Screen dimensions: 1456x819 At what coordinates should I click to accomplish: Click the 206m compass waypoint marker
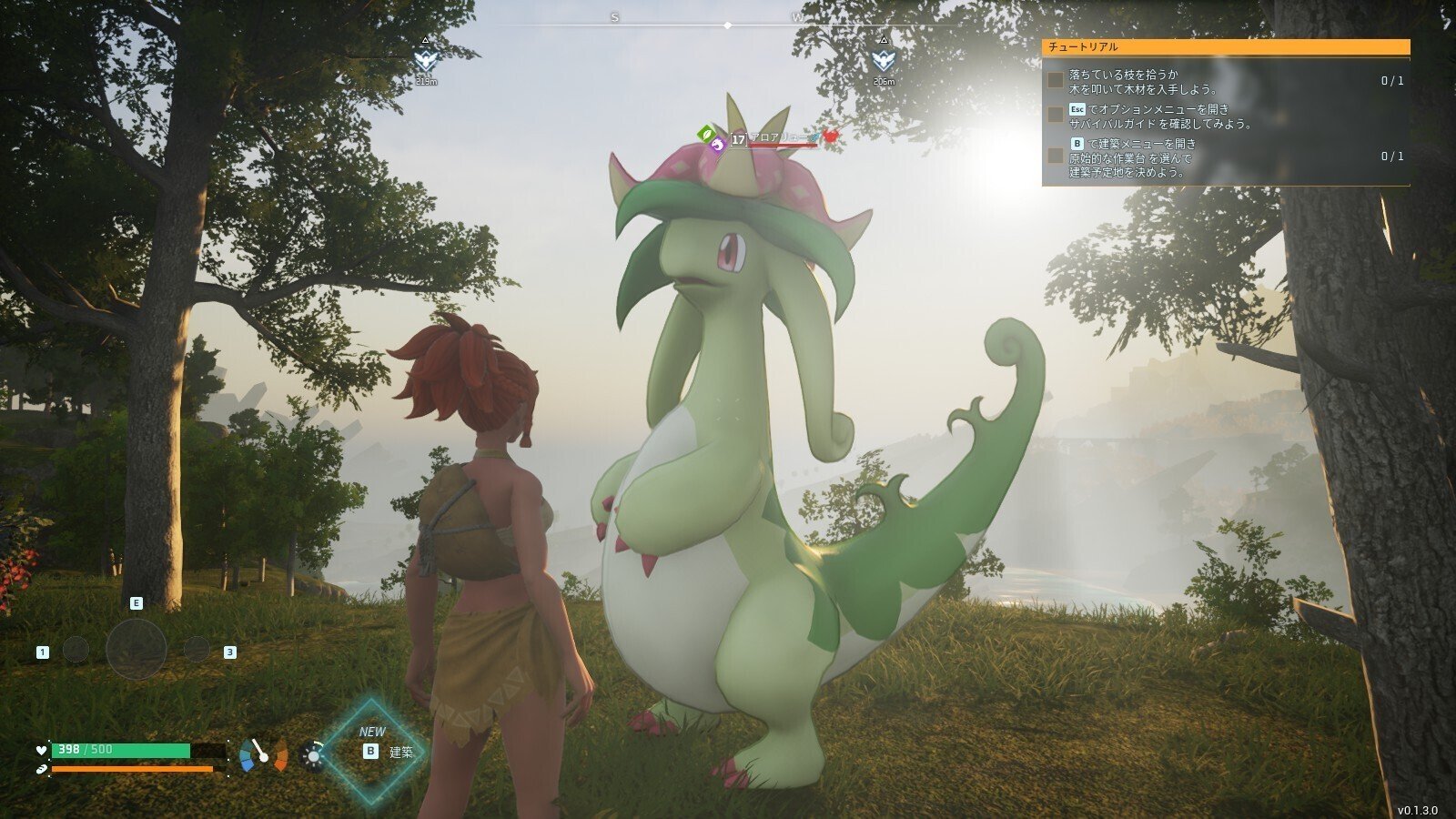pyautogui.click(x=882, y=61)
